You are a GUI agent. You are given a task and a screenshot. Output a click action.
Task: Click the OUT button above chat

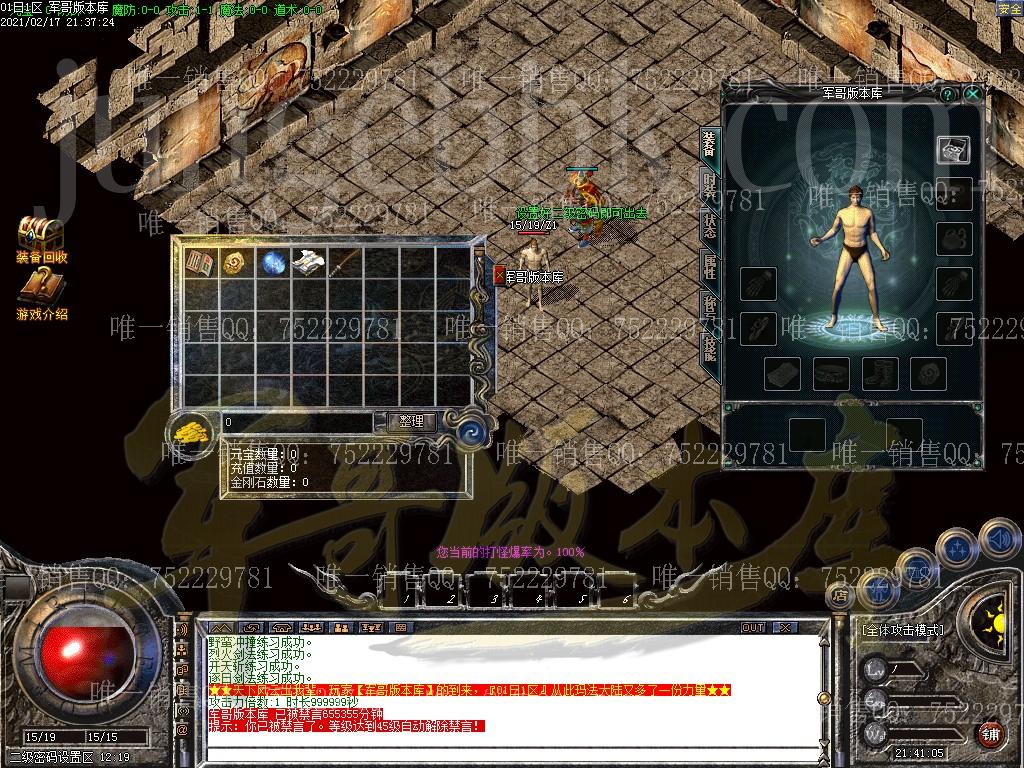click(752, 627)
